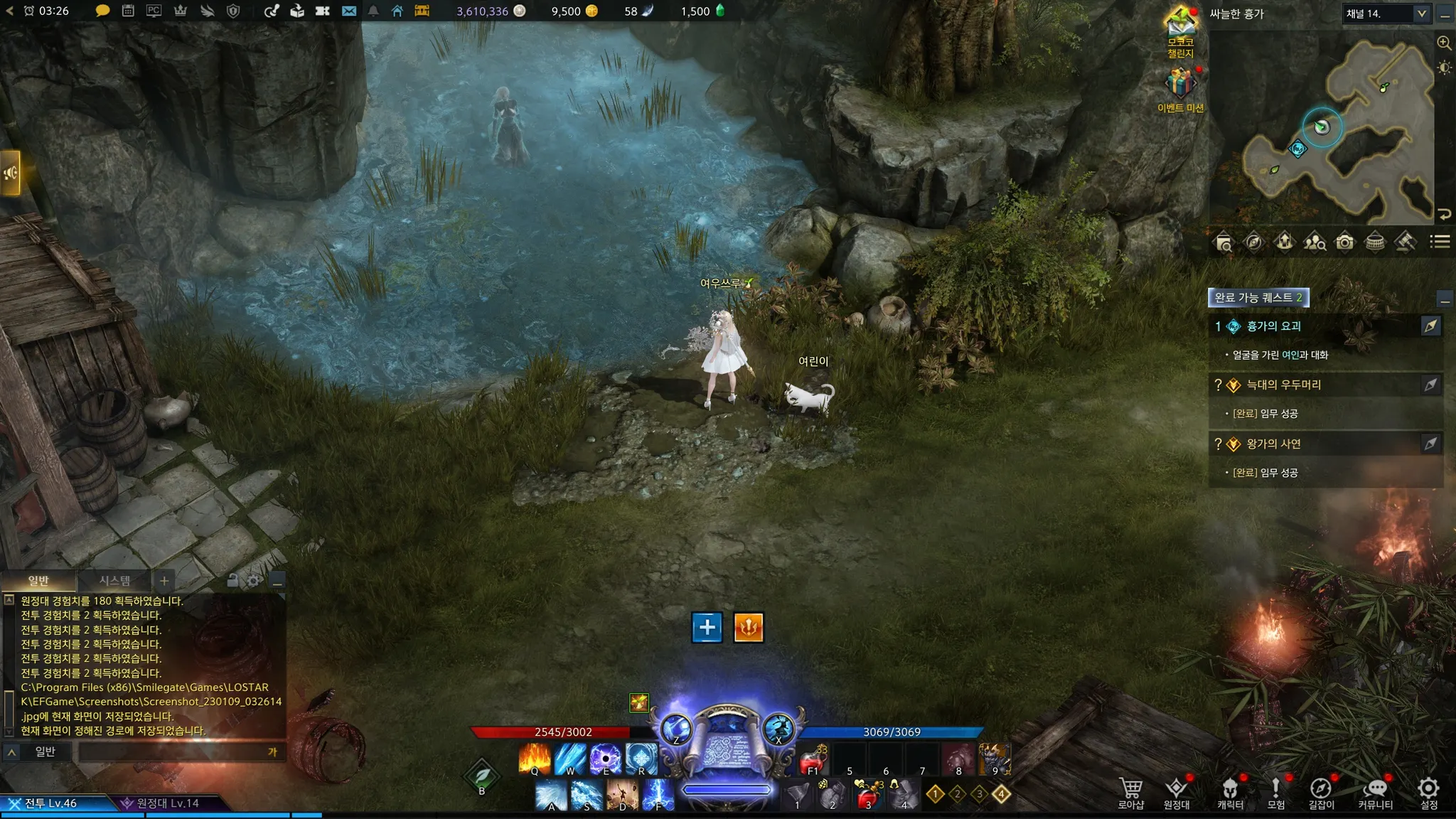Open the 원정대 expedition menu
This screenshot has height=819, width=1456.
coord(1177,792)
